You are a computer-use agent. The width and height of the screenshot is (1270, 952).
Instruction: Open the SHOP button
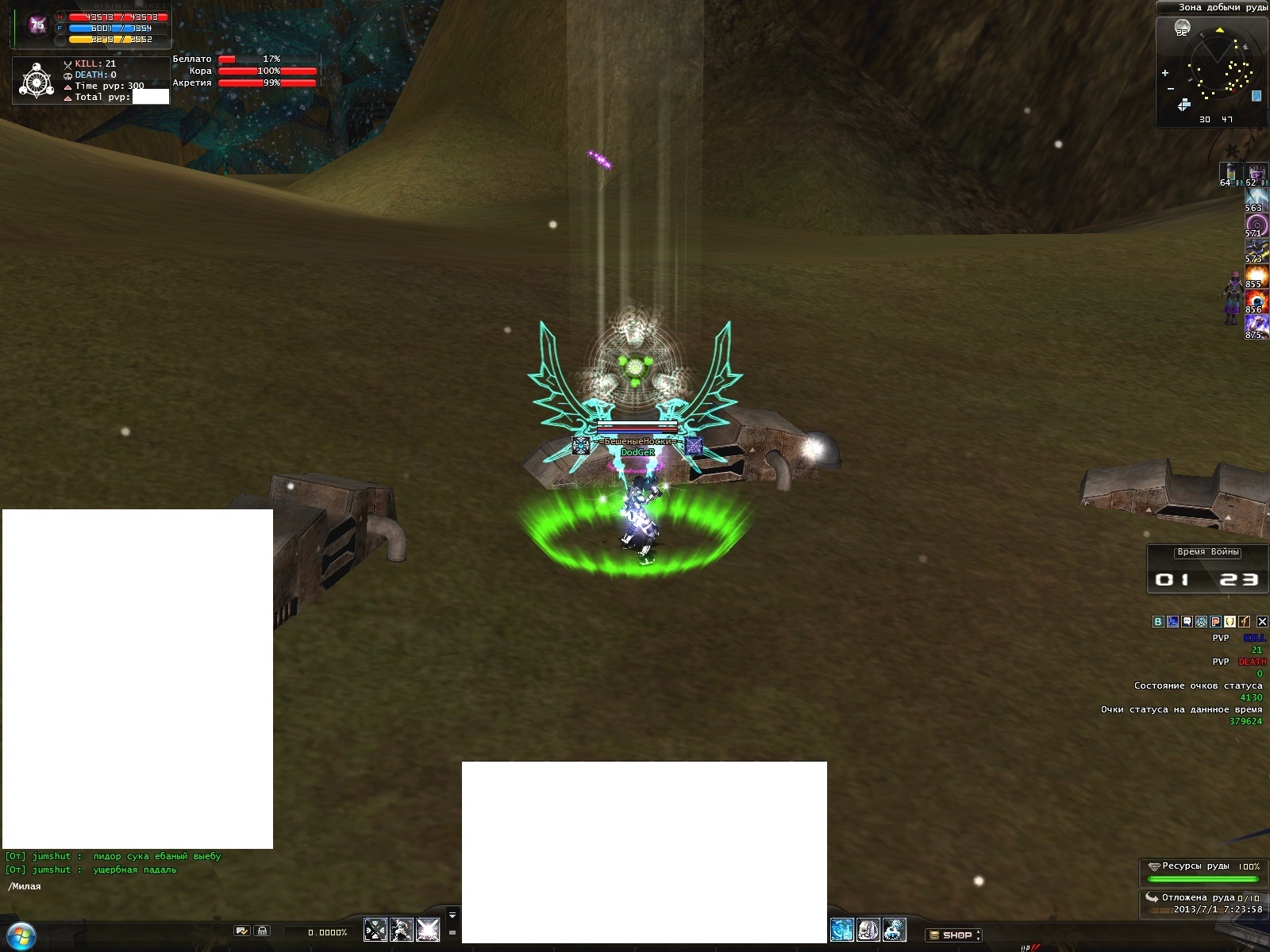pos(953,935)
